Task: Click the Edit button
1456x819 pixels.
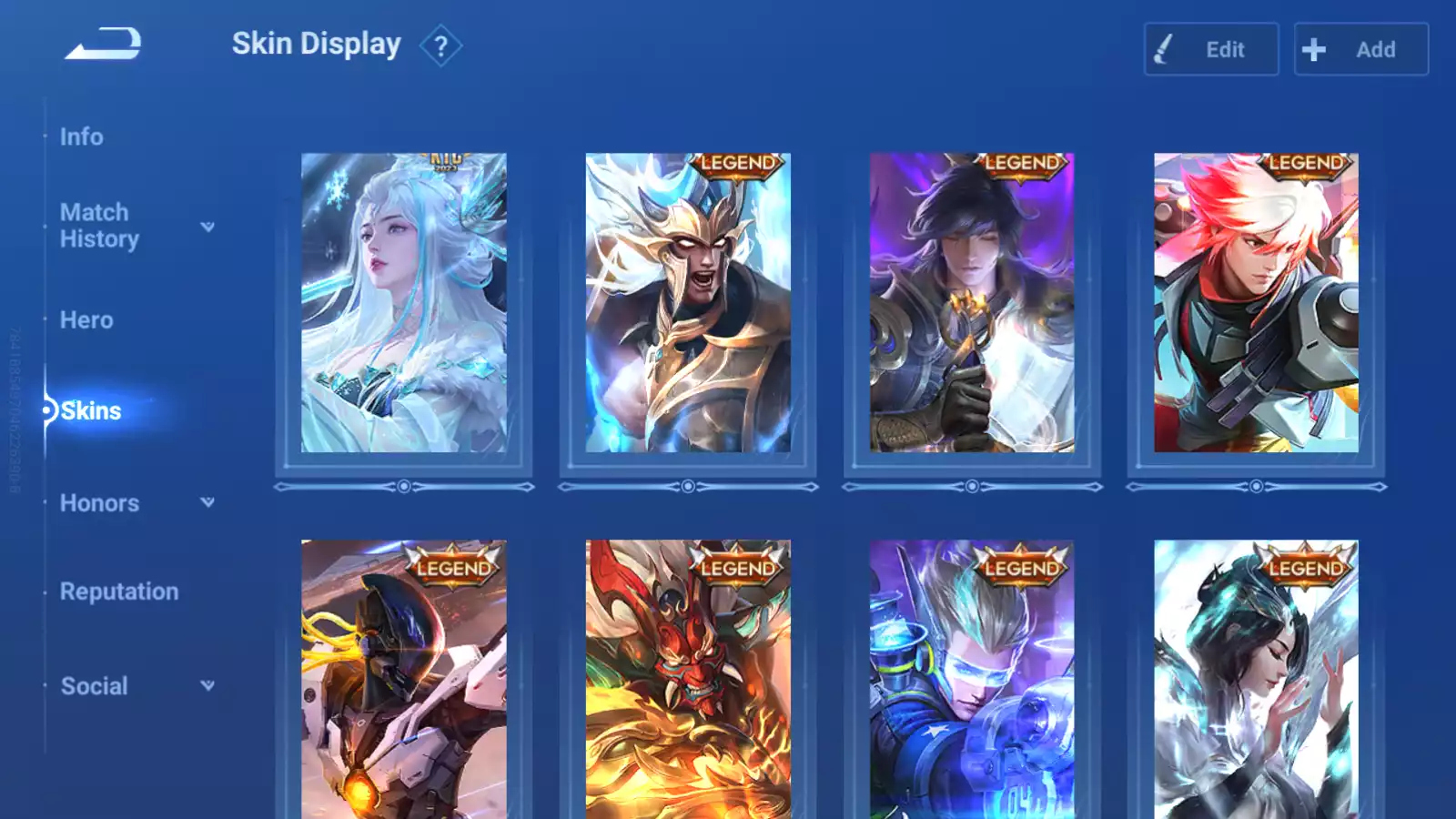Action: (x=1210, y=49)
